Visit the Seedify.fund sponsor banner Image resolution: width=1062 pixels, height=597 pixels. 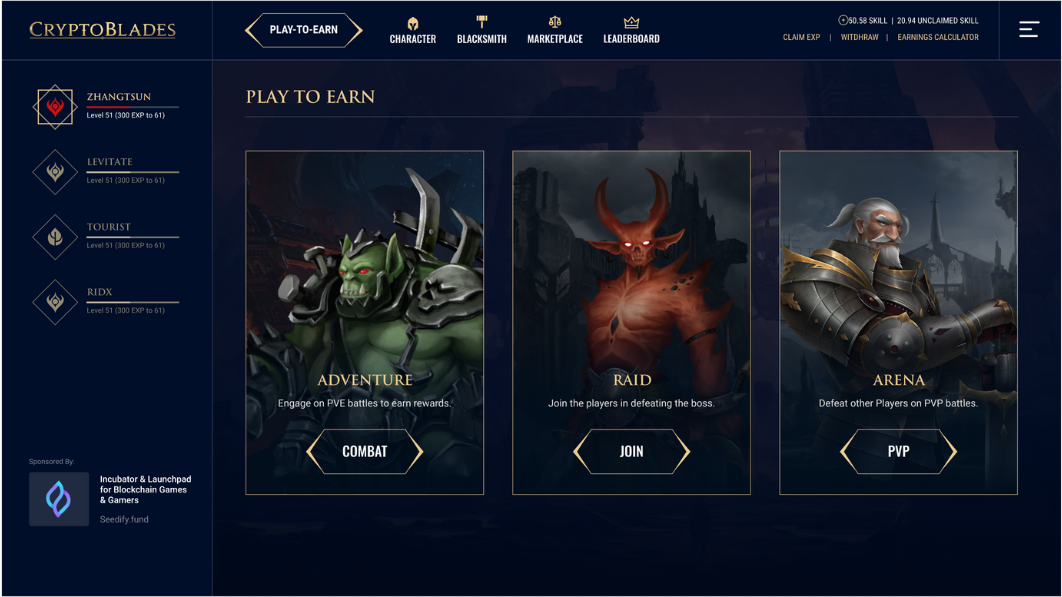[x=110, y=499]
